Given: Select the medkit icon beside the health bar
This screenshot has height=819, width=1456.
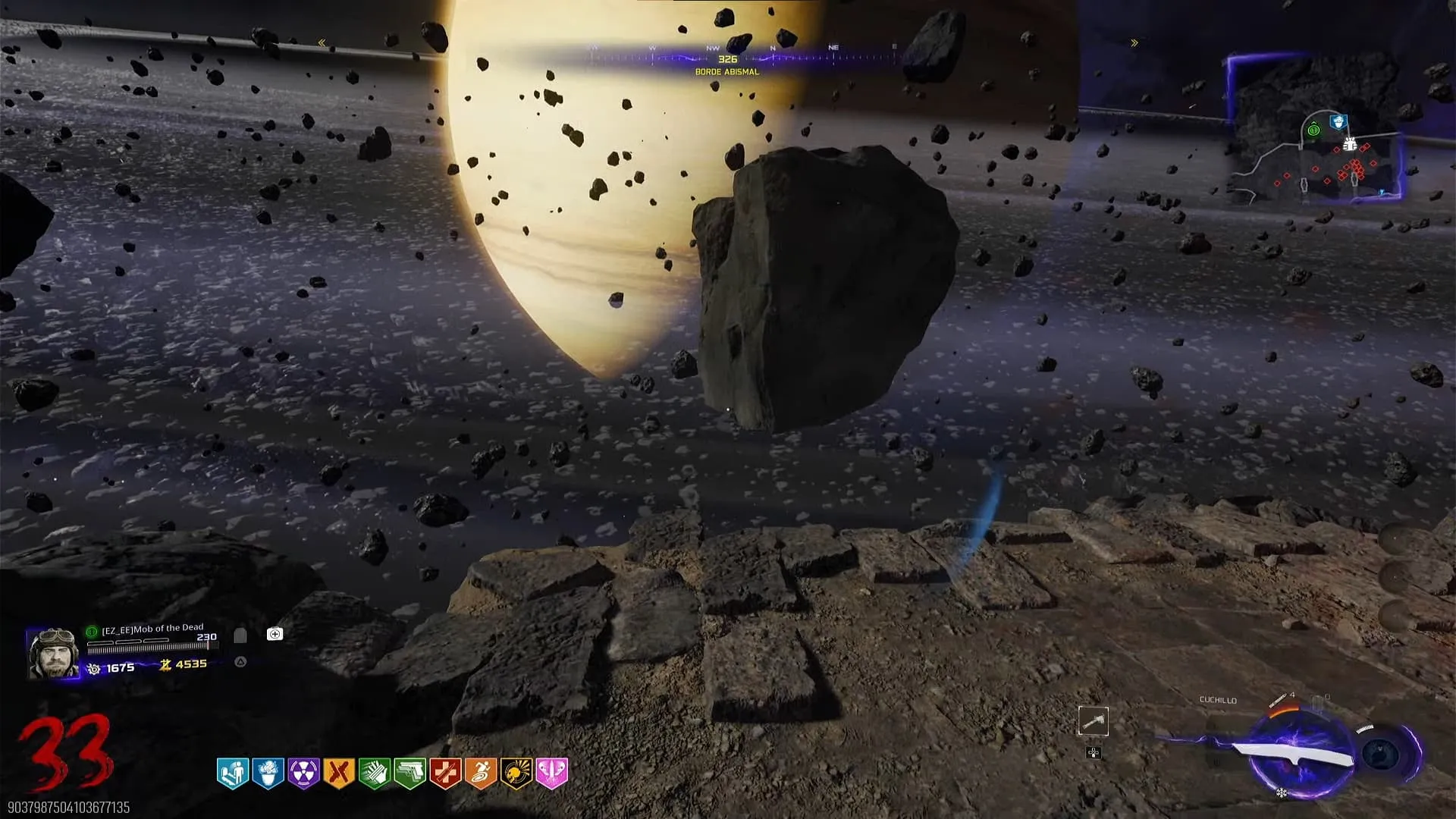Looking at the screenshot, I should [x=275, y=634].
